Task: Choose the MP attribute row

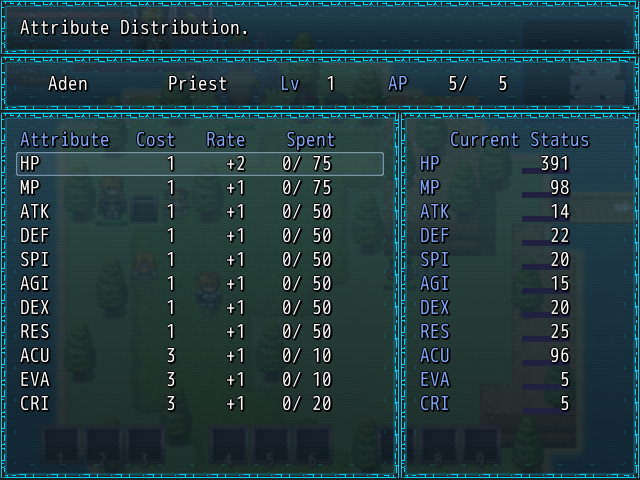Action: pyautogui.click(x=200, y=188)
